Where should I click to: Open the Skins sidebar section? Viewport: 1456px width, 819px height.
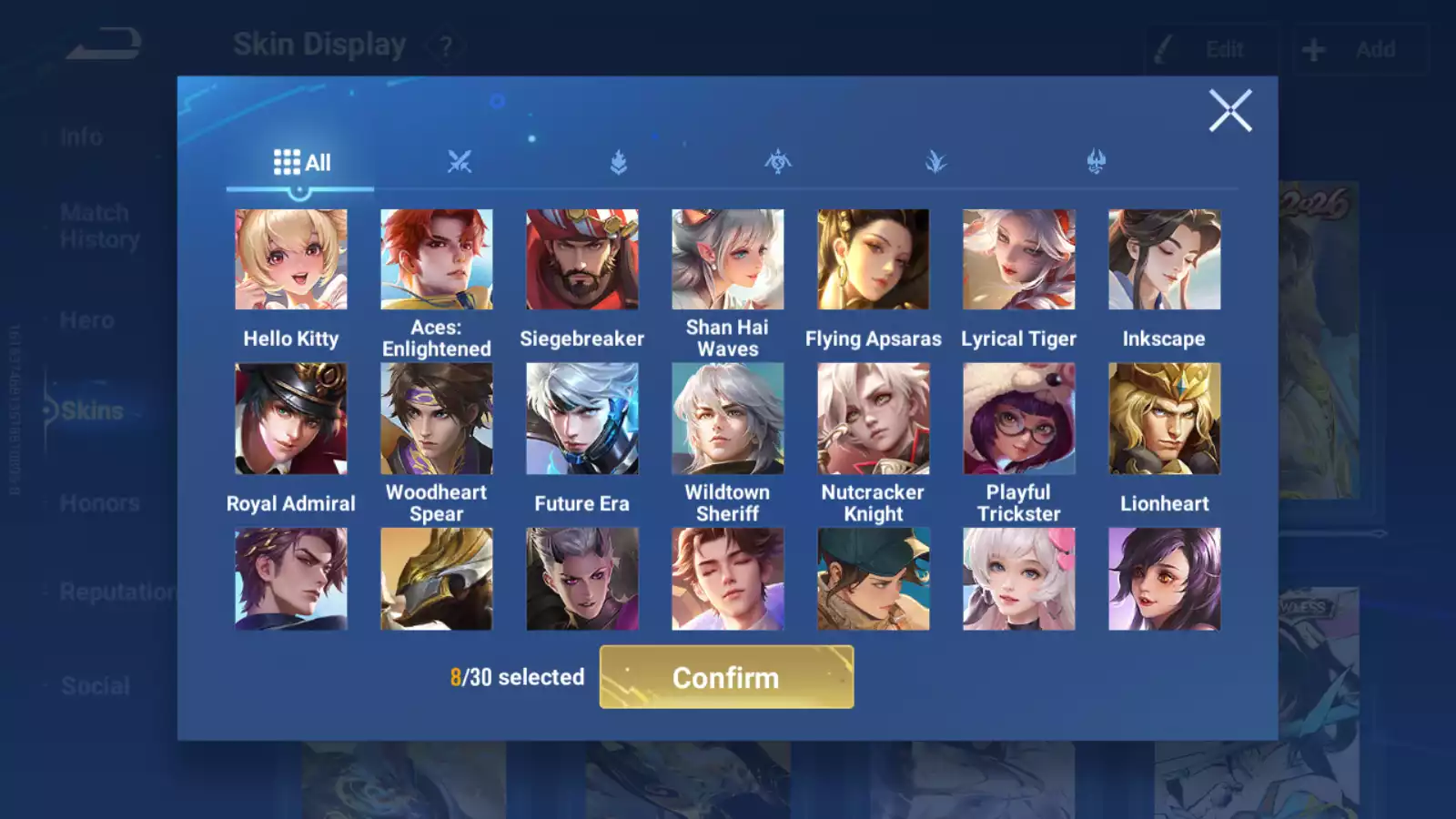point(91,410)
